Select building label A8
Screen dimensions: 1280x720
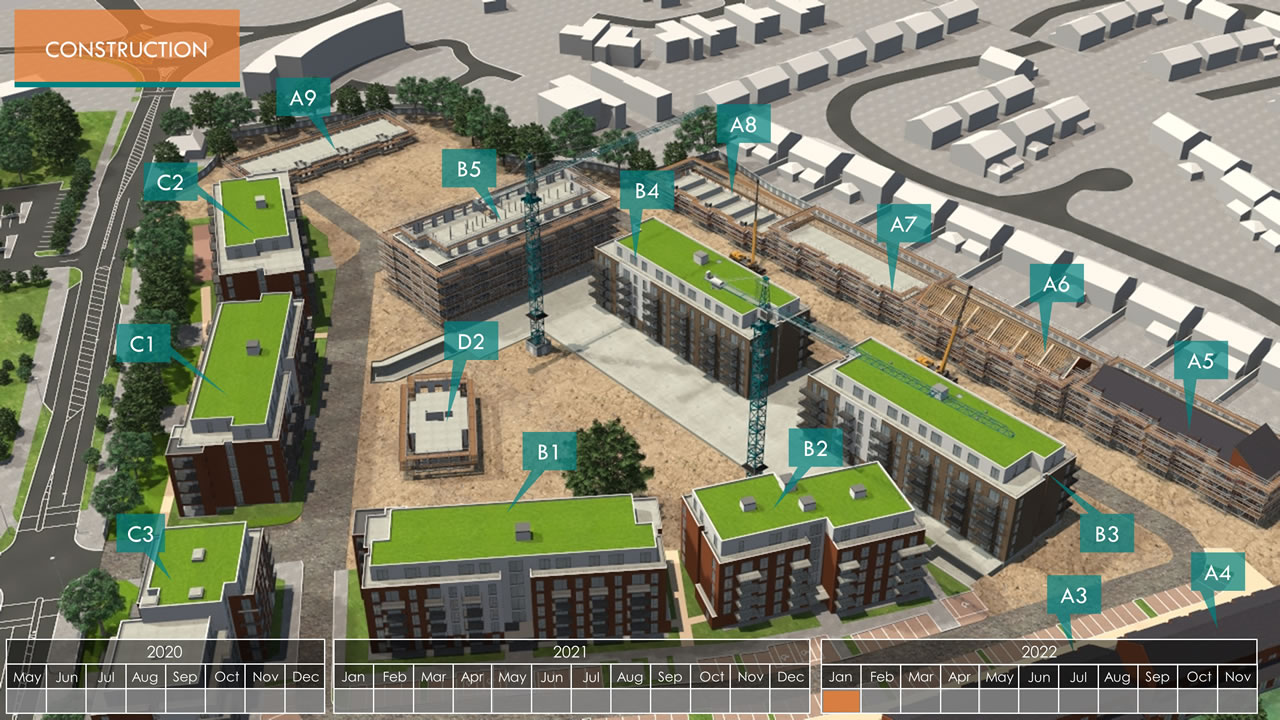743,125
